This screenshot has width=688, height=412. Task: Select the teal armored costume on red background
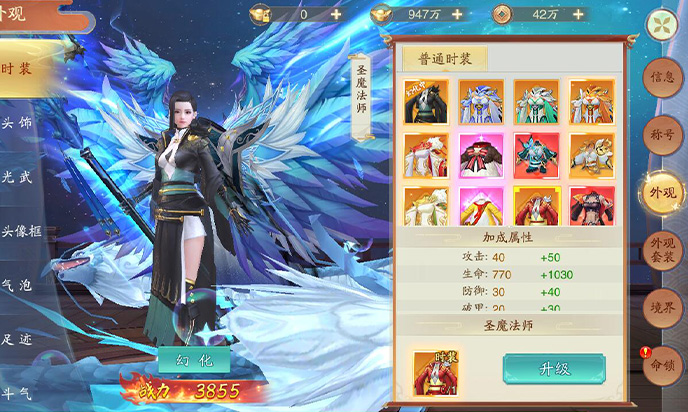(x=536, y=155)
